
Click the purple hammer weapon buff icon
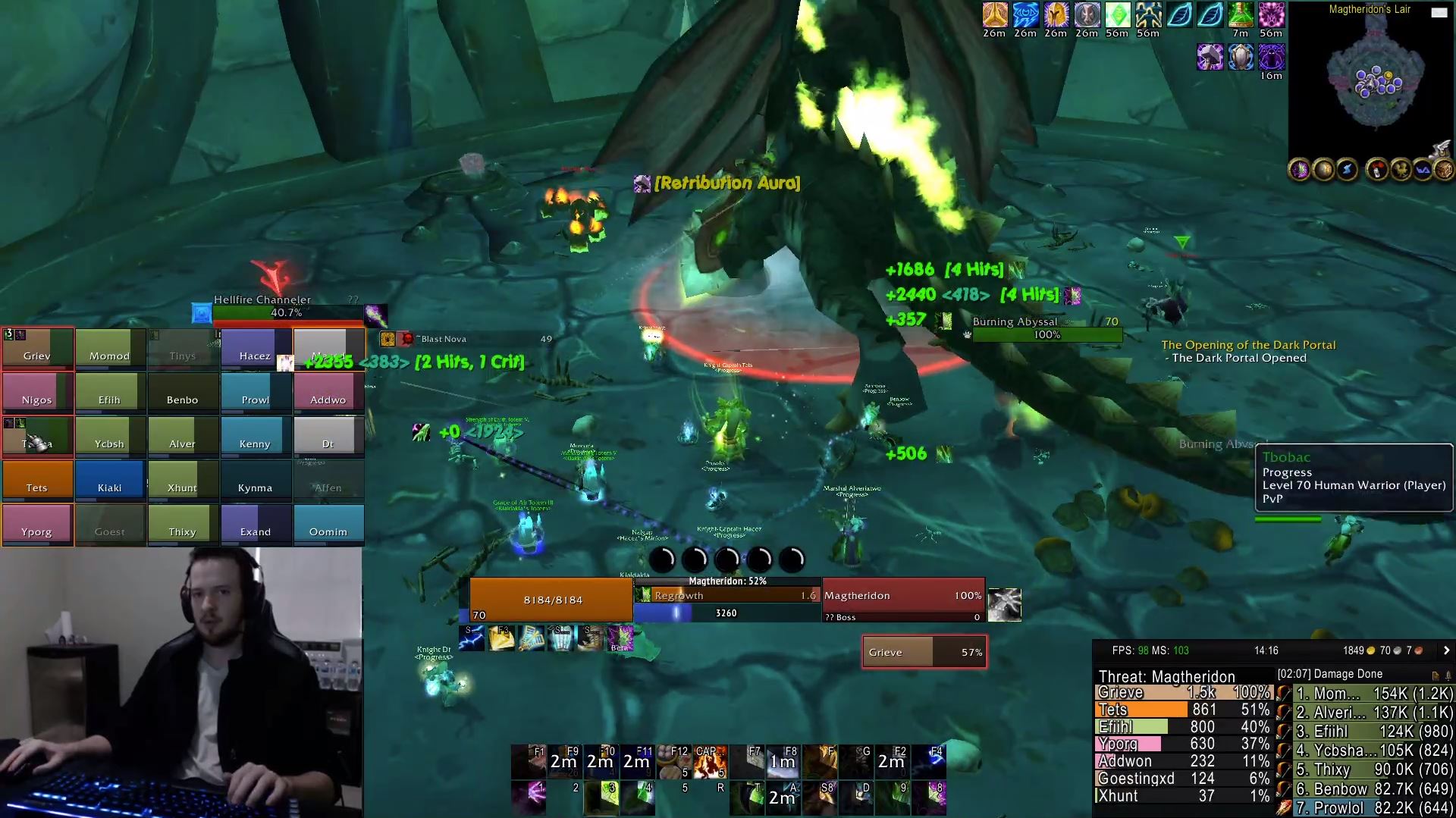click(1210, 57)
